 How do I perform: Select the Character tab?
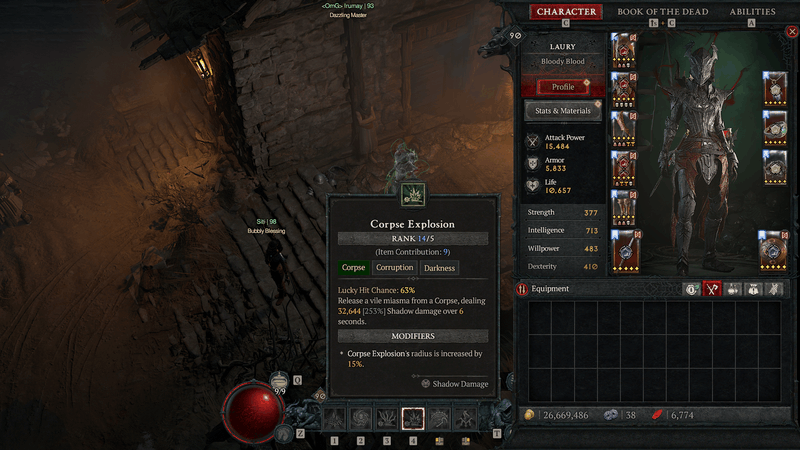(x=566, y=12)
